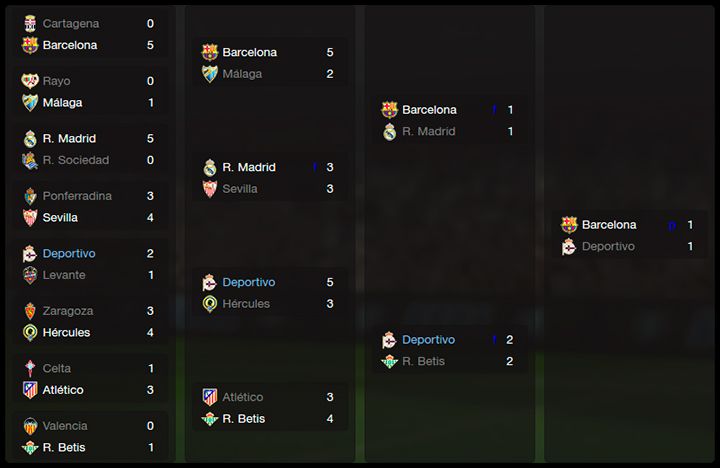Image resolution: width=720 pixels, height=468 pixels.
Task: Open Málaga in the quarter-final against Barcelona
Action: [242, 74]
